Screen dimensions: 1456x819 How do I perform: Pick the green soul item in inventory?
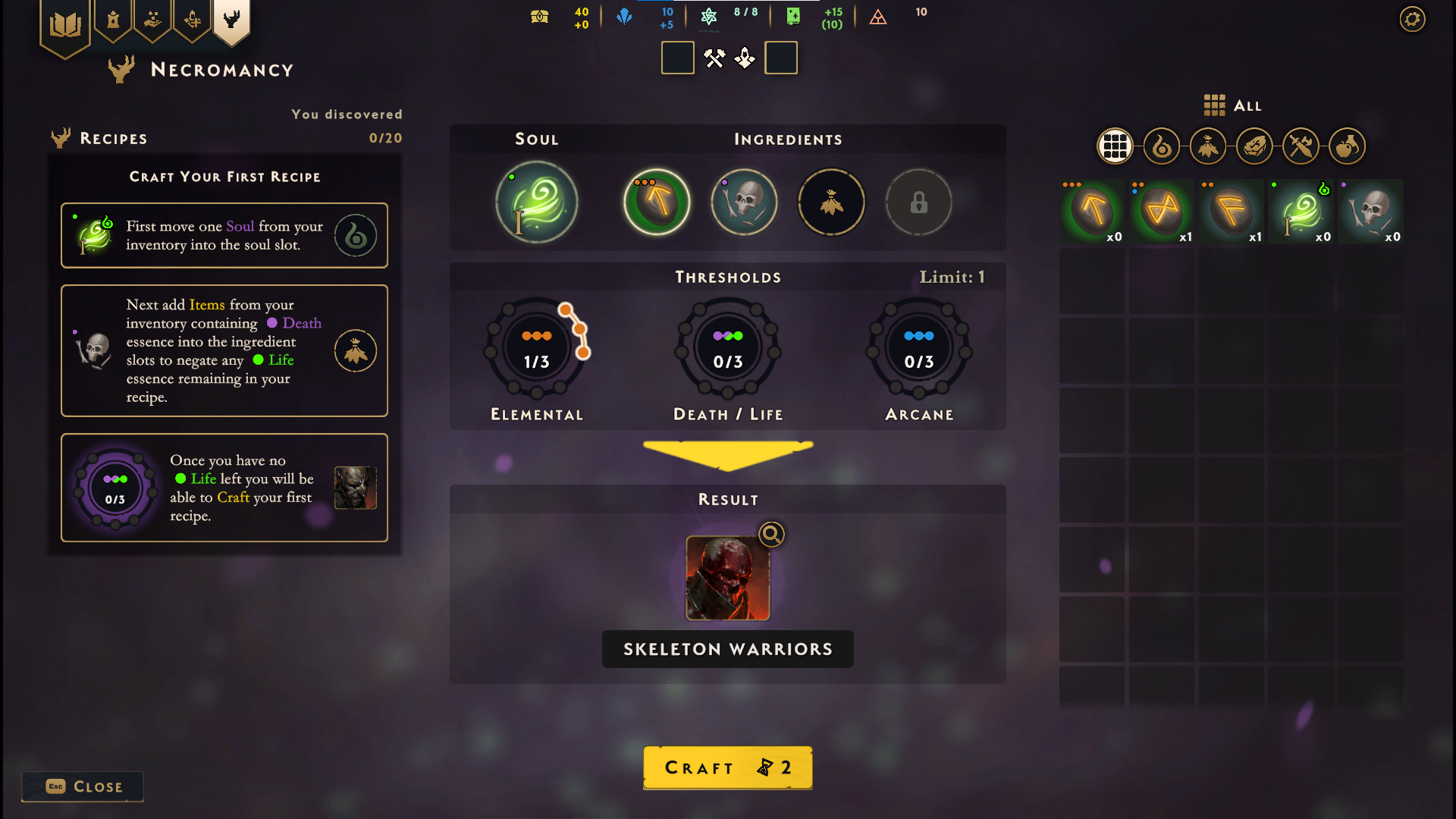pyautogui.click(x=1301, y=212)
